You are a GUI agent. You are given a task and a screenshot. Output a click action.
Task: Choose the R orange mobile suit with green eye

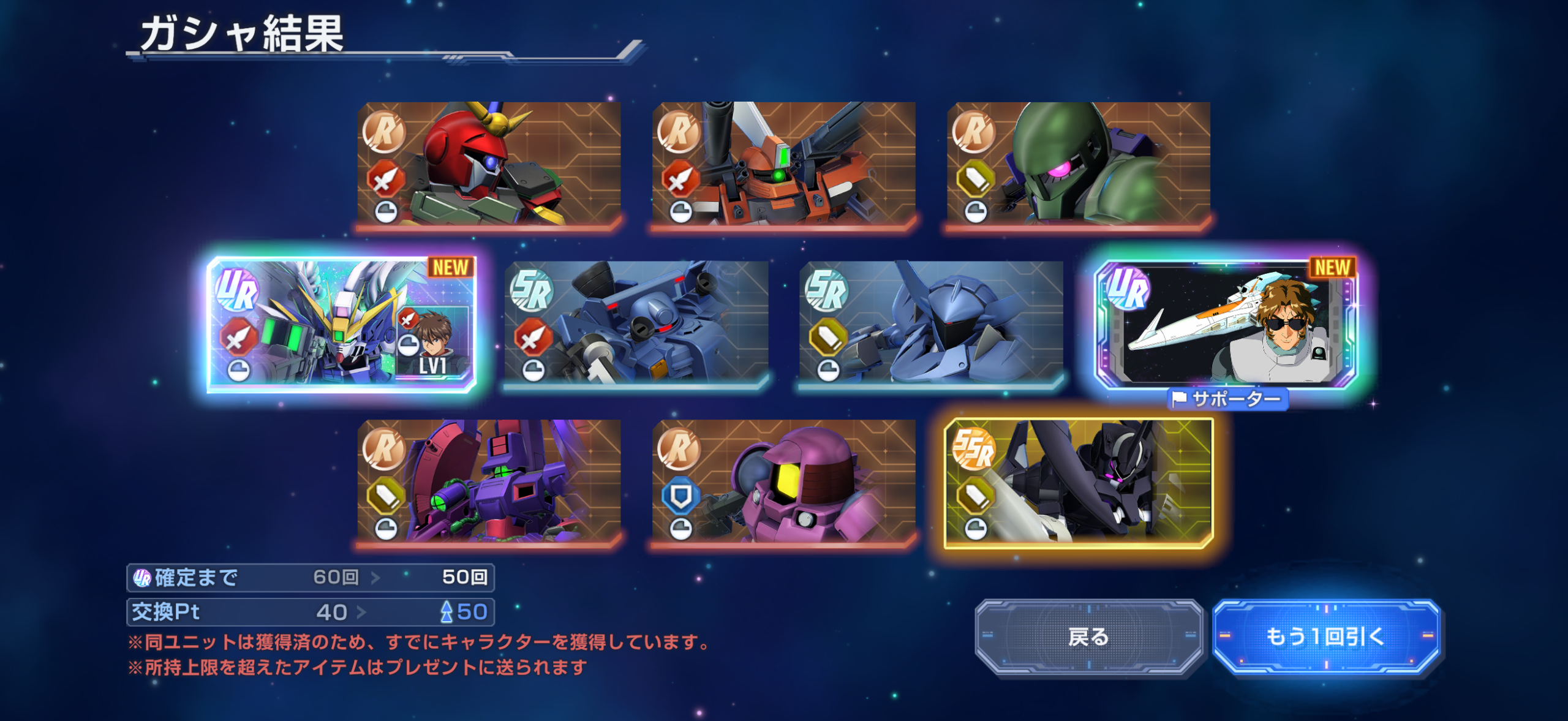(x=783, y=164)
